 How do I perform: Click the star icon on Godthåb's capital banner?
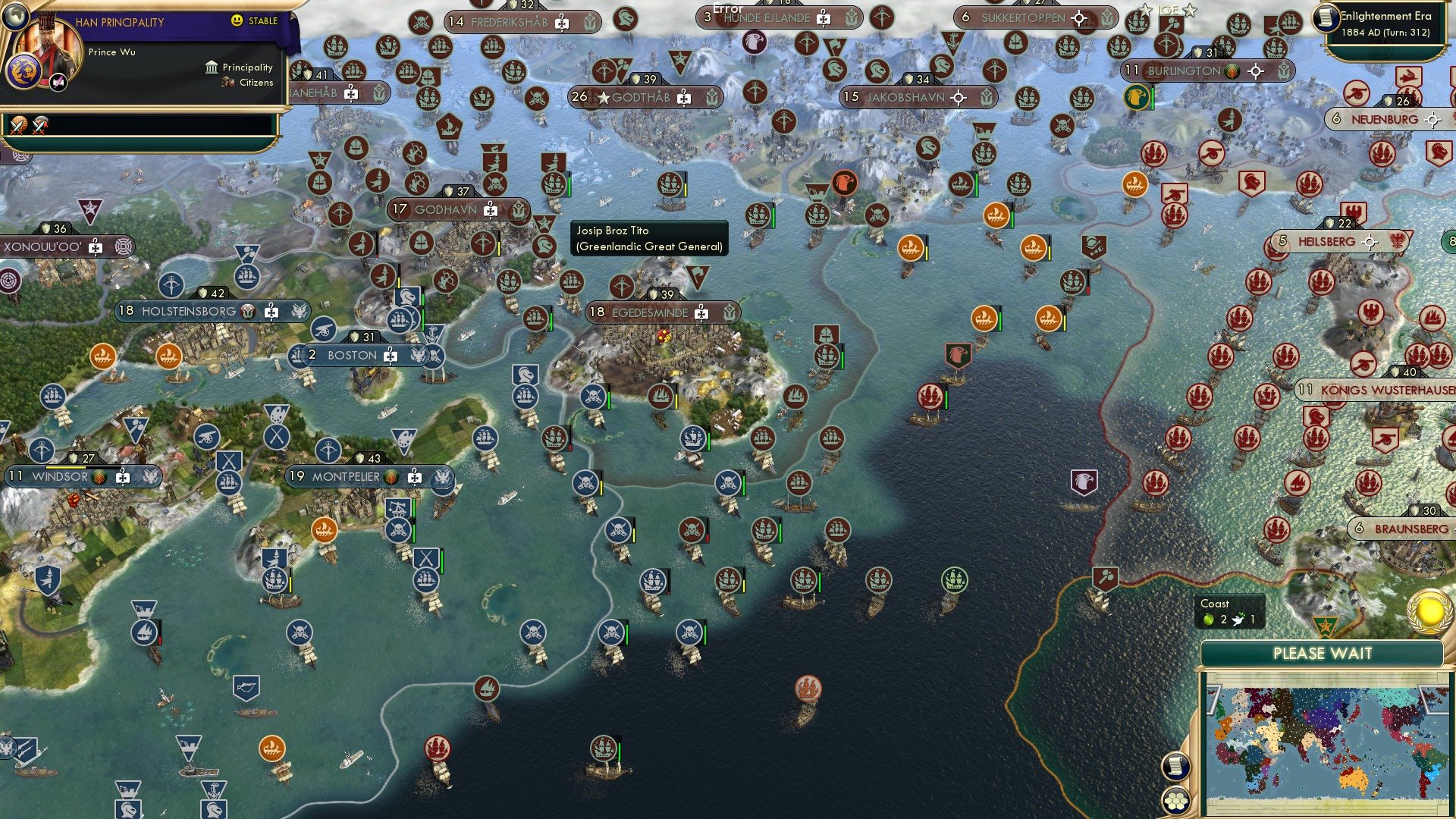[603, 97]
